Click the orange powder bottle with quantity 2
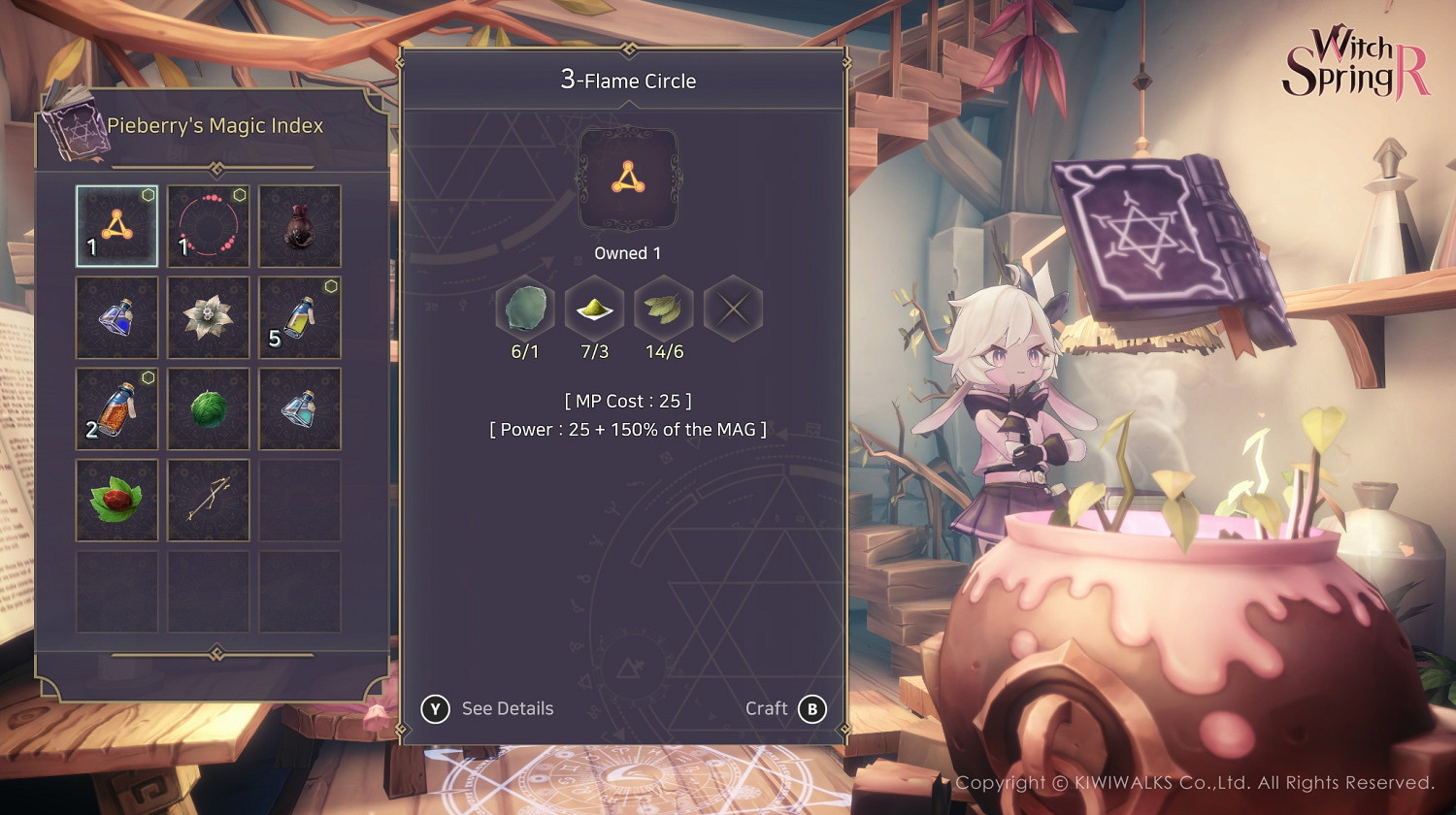 pyautogui.click(x=116, y=408)
